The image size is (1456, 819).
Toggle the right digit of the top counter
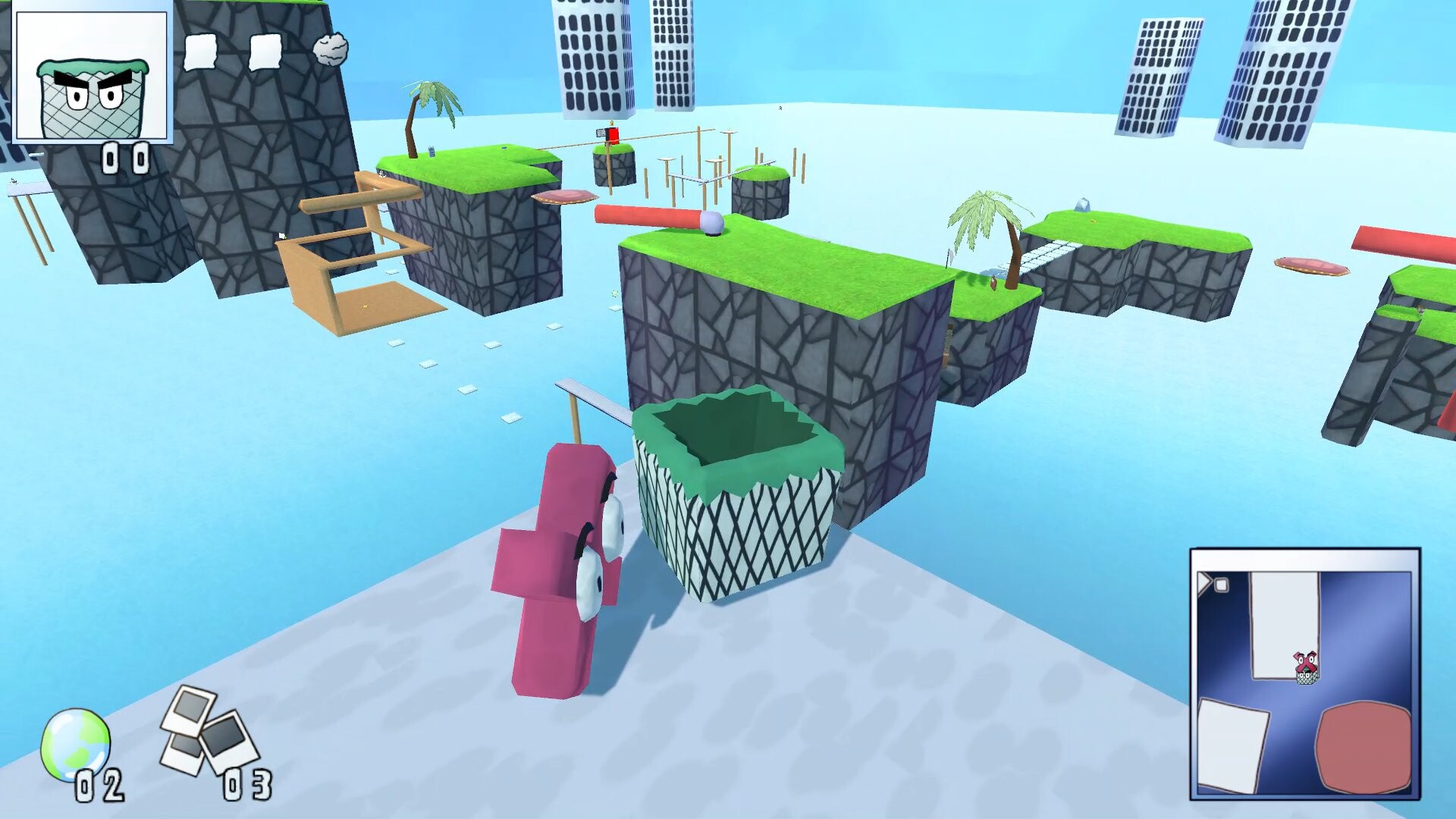[x=141, y=157]
